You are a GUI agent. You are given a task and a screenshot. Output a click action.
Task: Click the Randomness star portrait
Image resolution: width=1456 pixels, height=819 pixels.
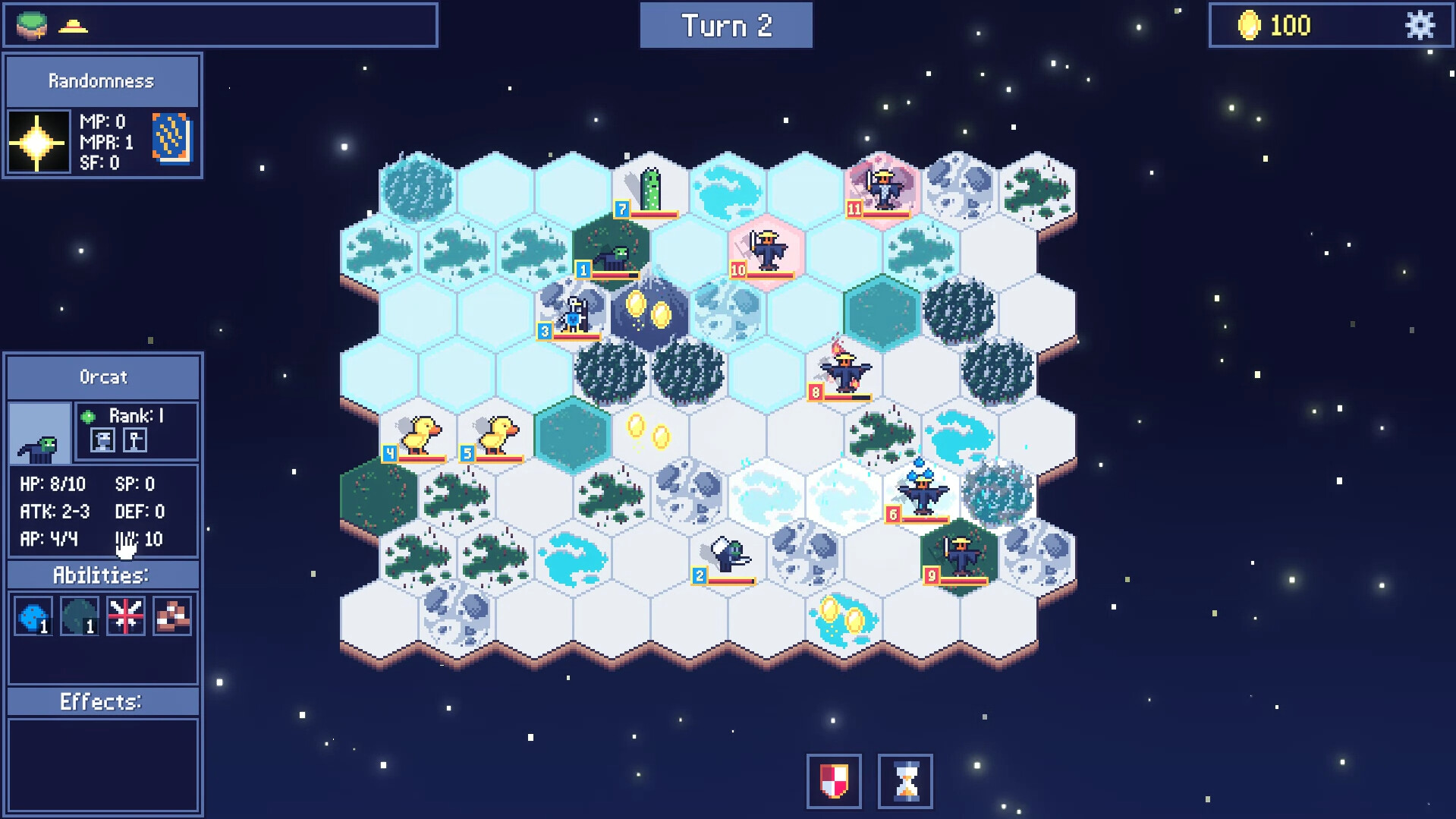pyautogui.click(x=39, y=140)
